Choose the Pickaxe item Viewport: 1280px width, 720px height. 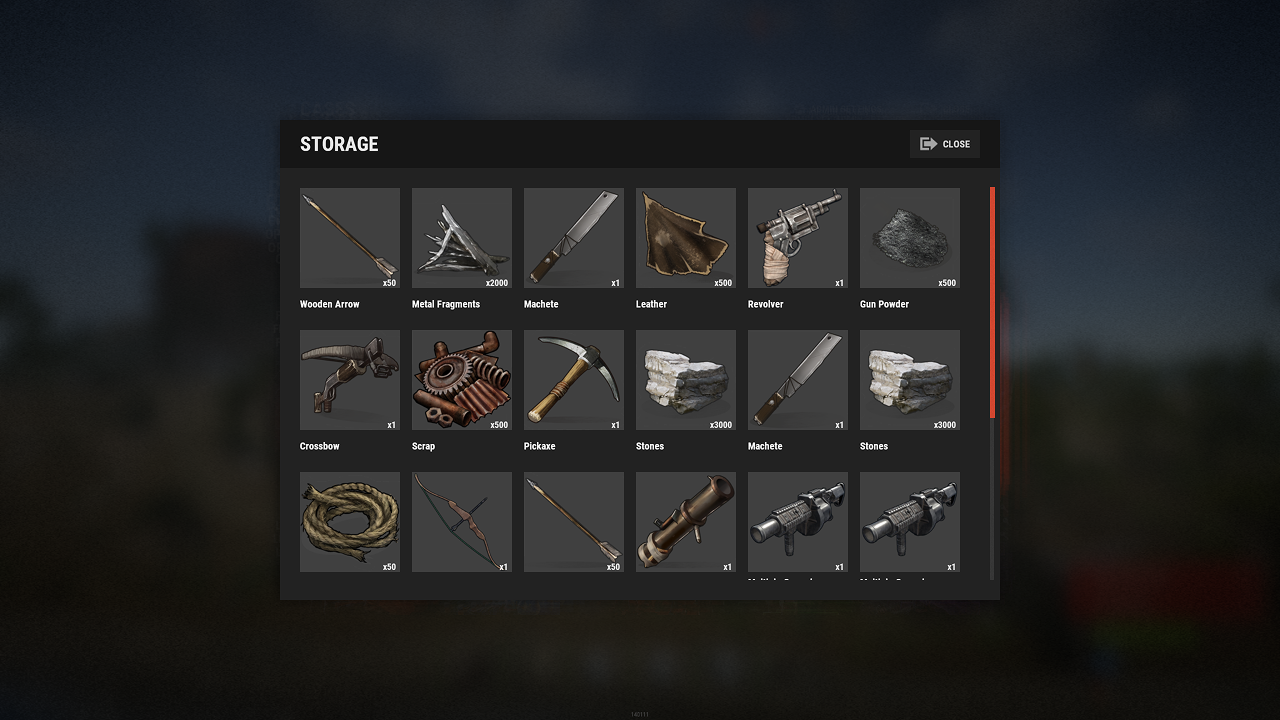tap(574, 380)
